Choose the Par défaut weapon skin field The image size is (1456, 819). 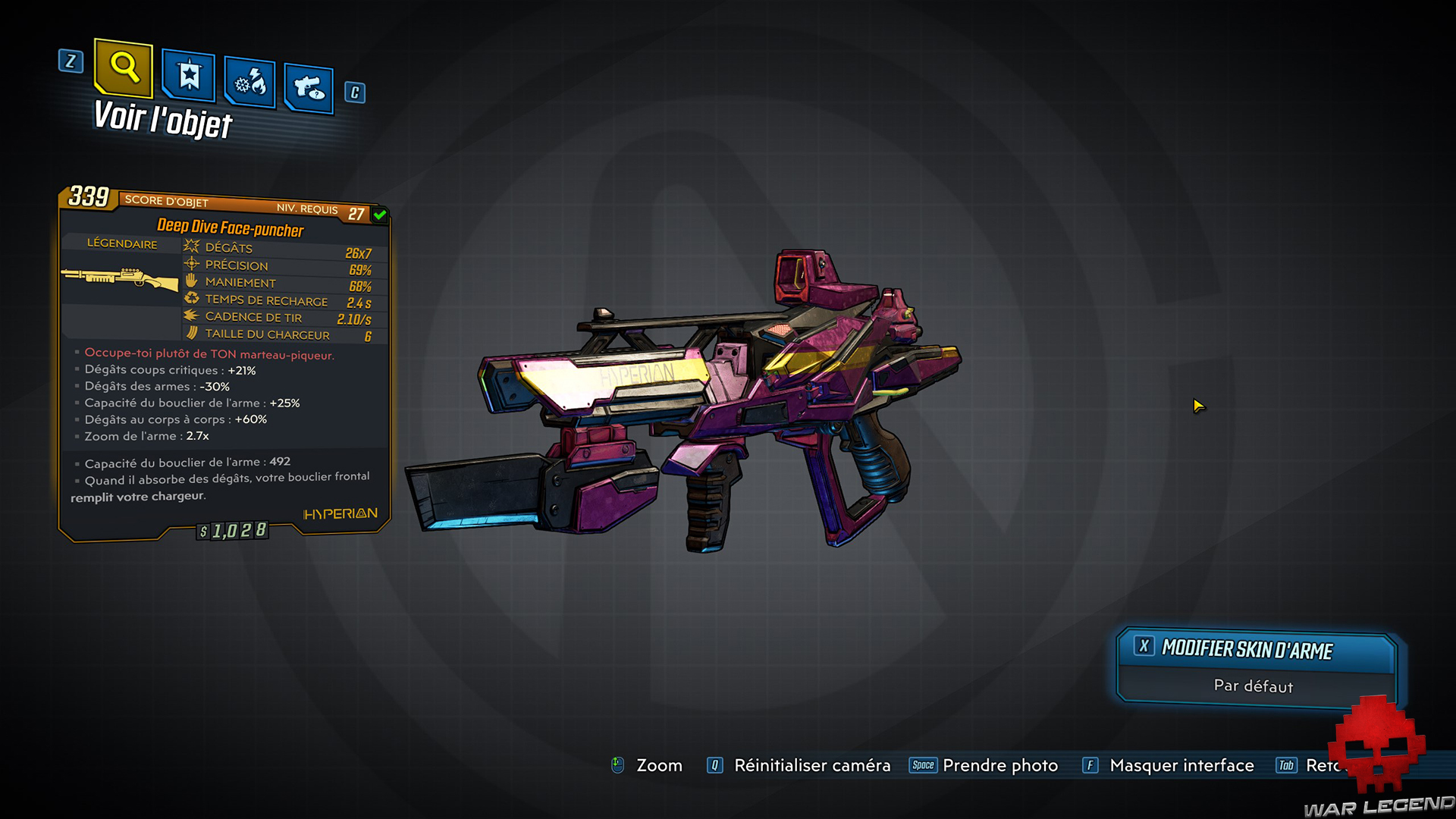coord(1253,686)
